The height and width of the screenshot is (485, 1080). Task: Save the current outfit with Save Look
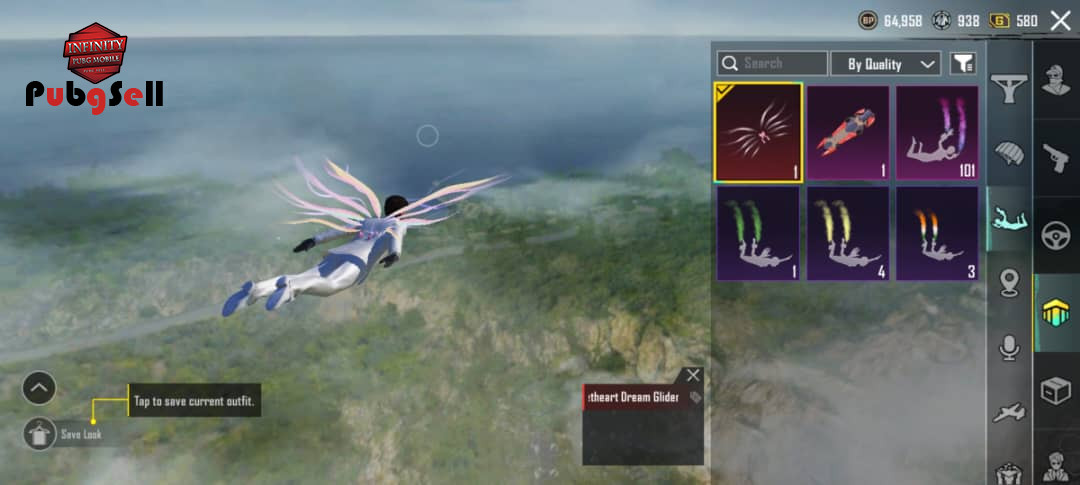click(40, 434)
